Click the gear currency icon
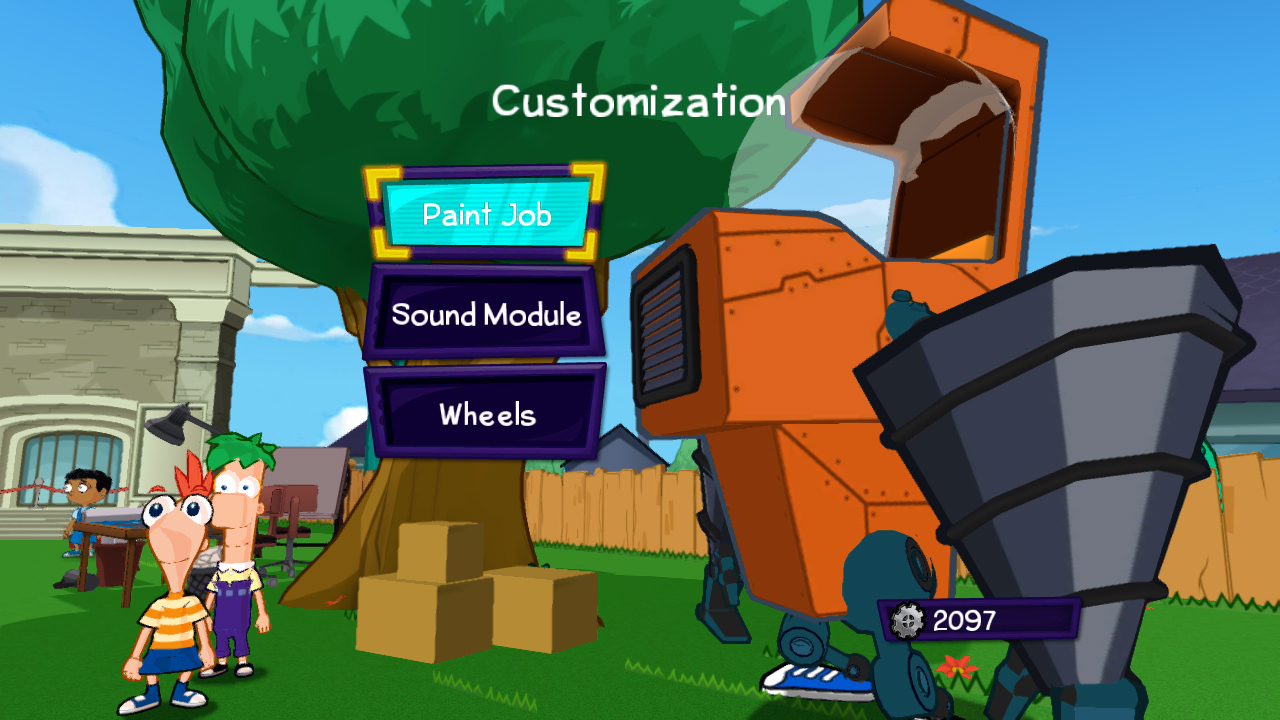The width and height of the screenshot is (1280, 720). coord(908,620)
